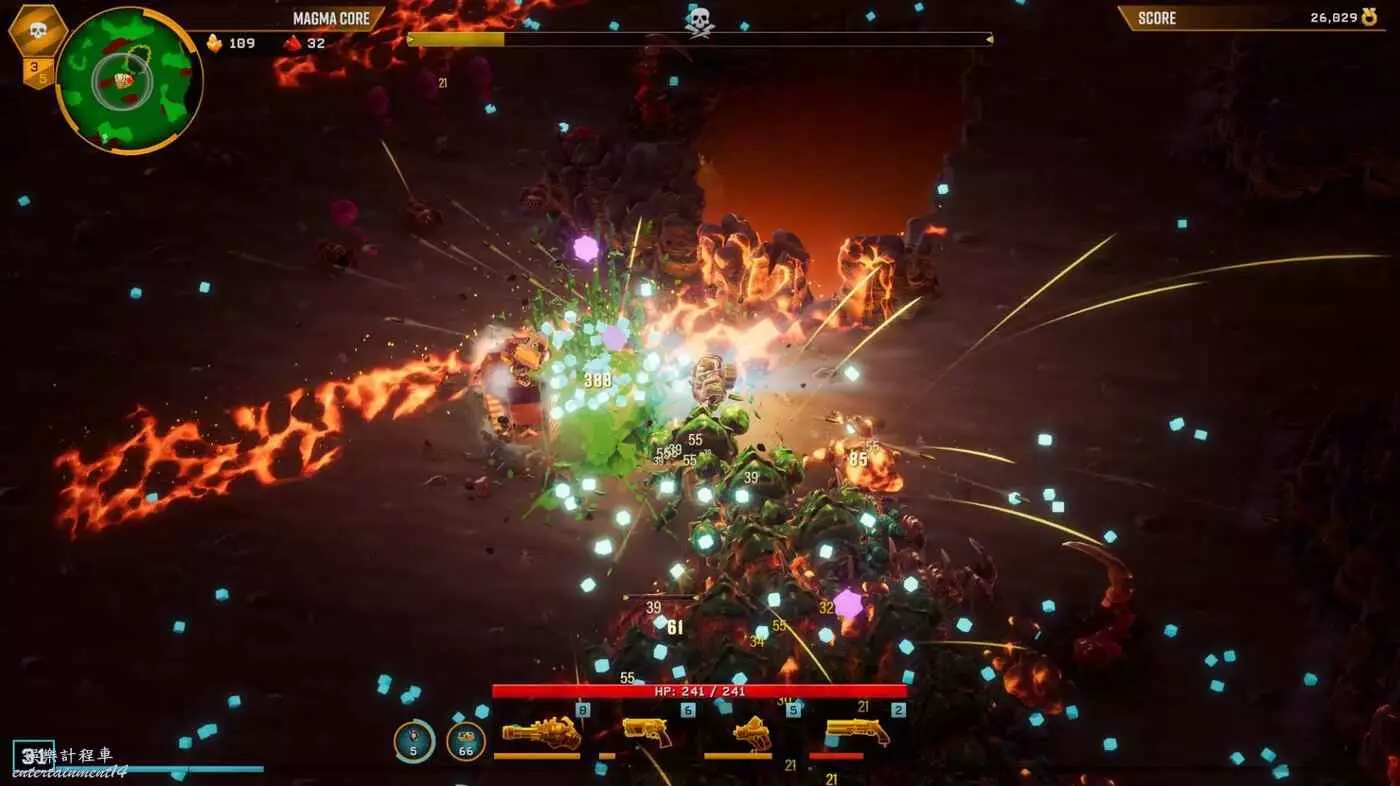Click the round icon showing 66
1400x786 pixels.
[466, 741]
